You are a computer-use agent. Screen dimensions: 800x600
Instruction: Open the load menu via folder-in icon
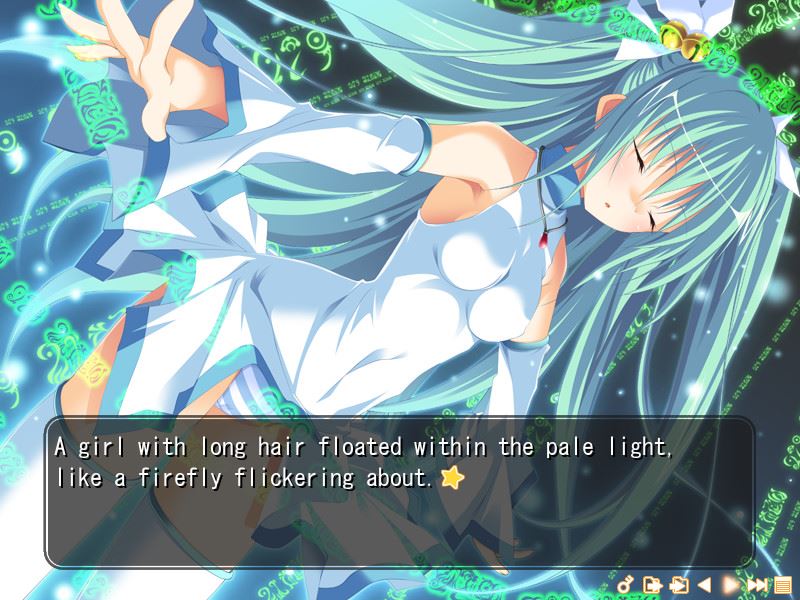(x=679, y=584)
